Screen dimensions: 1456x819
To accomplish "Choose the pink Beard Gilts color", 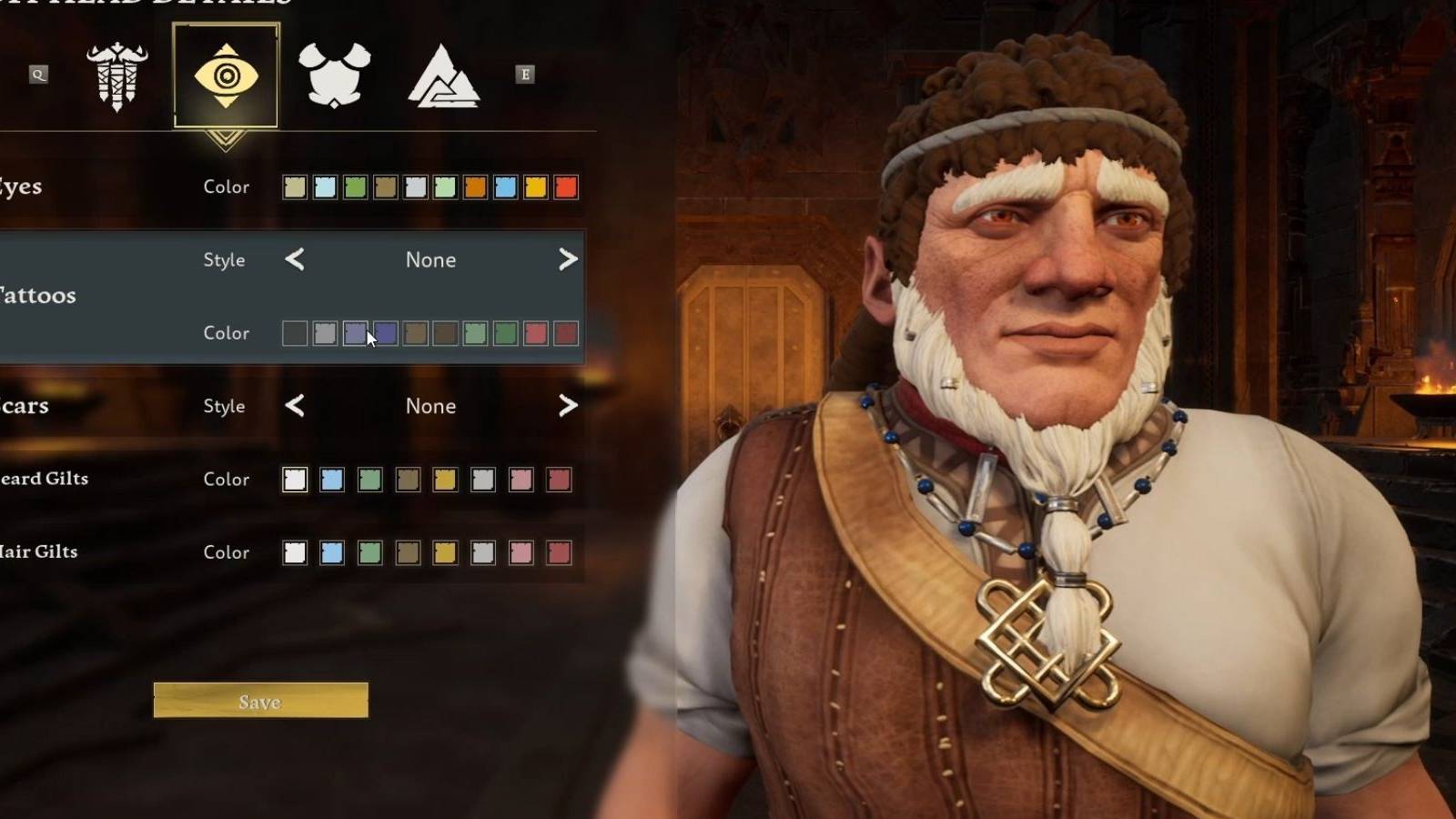I will pos(521,480).
